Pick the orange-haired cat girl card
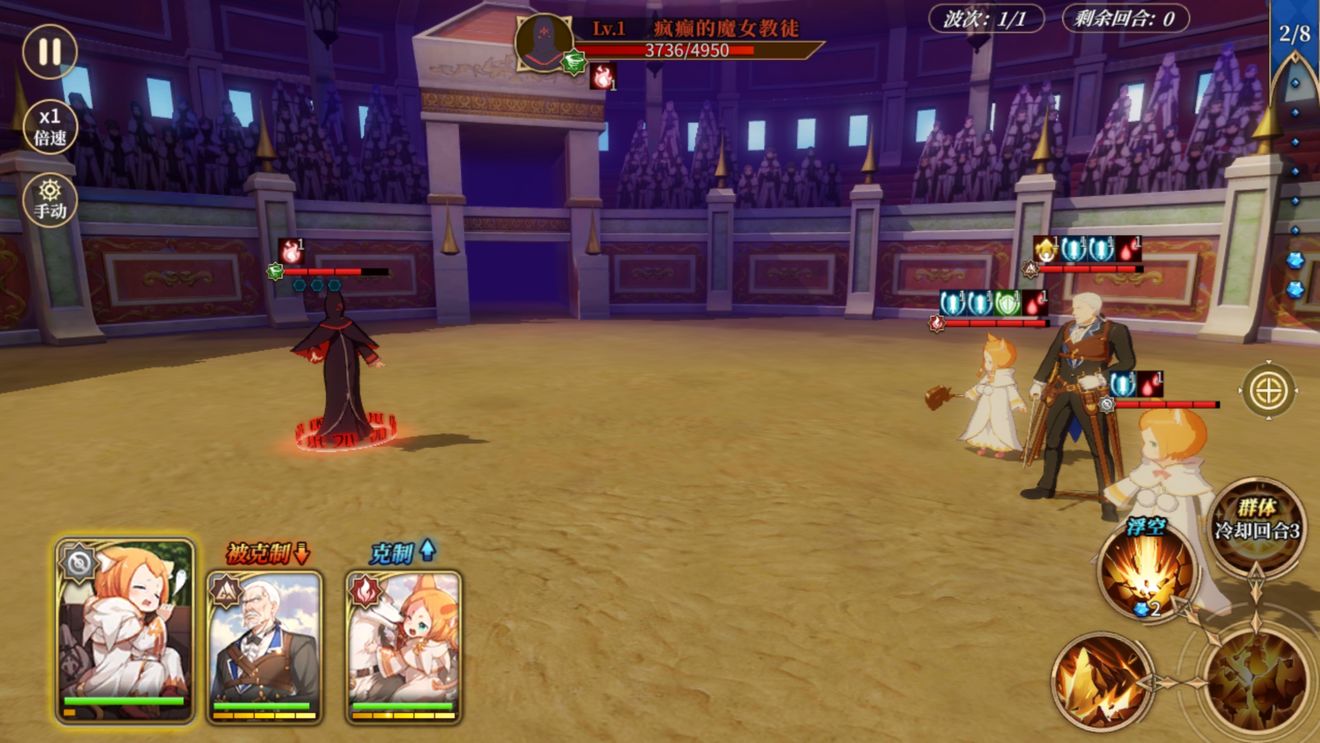 [x=404, y=646]
